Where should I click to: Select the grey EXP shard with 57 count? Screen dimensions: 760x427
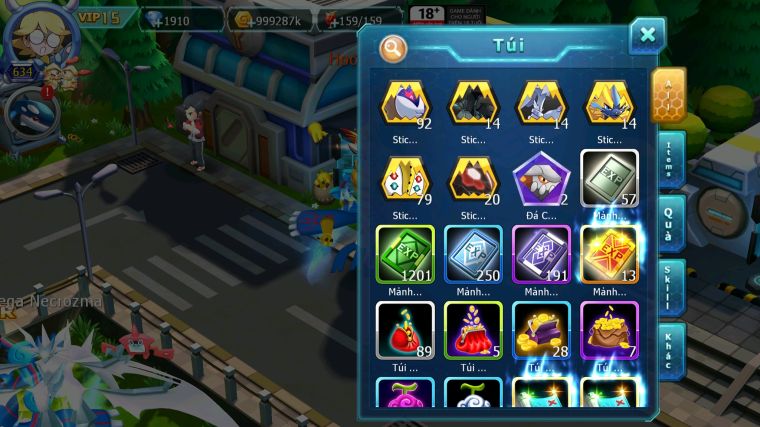pos(609,179)
